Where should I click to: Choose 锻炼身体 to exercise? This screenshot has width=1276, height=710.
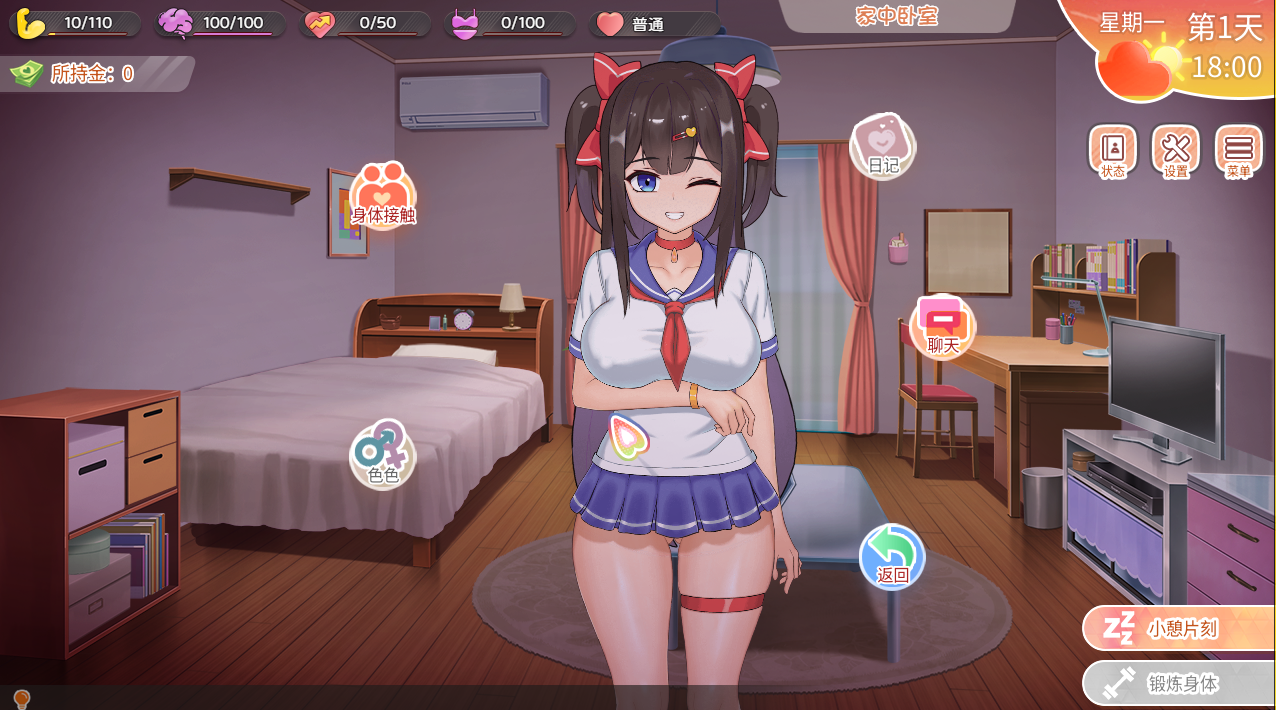click(x=1180, y=684)
